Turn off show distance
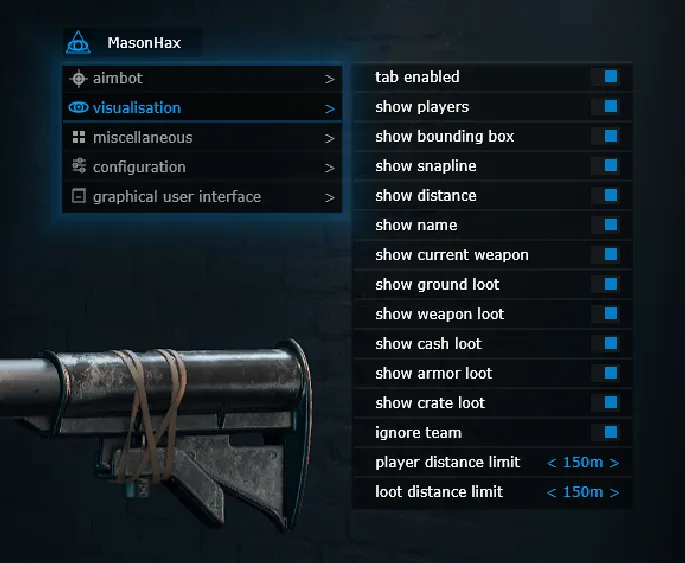Screen dimensions: 685x563 click(611, 195)
